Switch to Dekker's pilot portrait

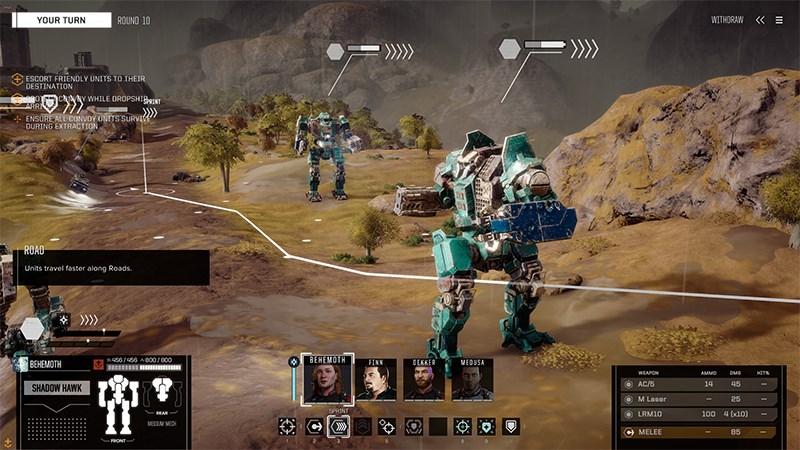coord(424,380)
